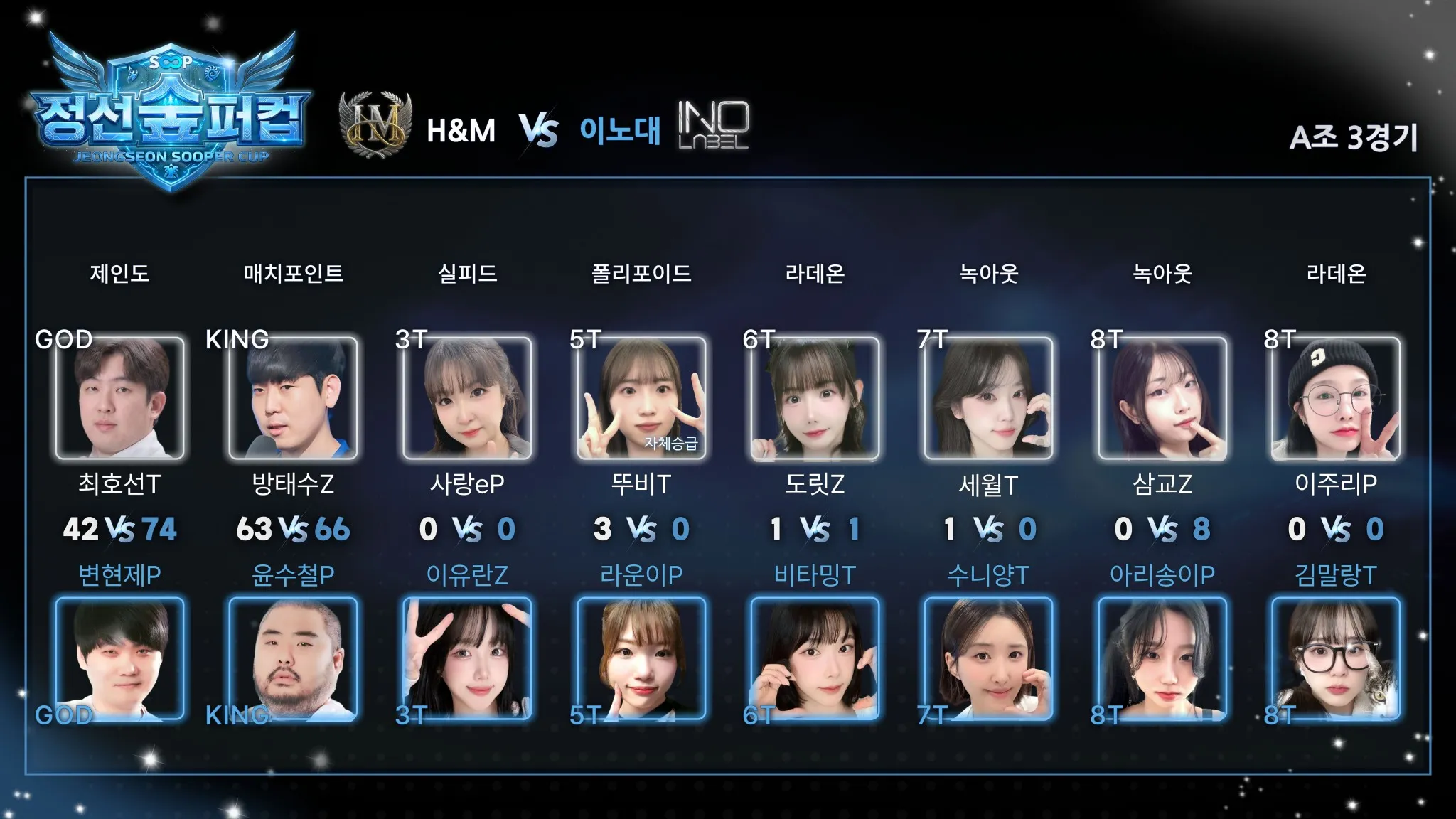Select the 최호선T player portrait
Image resolution: width=1456 pixels, height=819 pixels.
119,398
